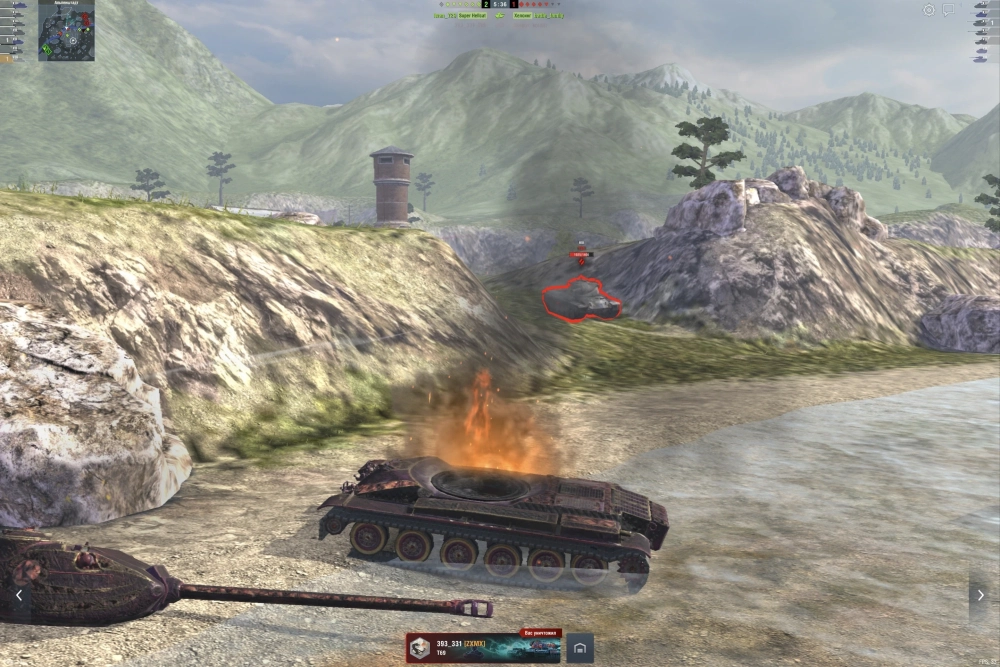Image resolution: width=1000 pixels, height=667 pixels.
Task: Click the minimap
Action: tap(66, 30)
